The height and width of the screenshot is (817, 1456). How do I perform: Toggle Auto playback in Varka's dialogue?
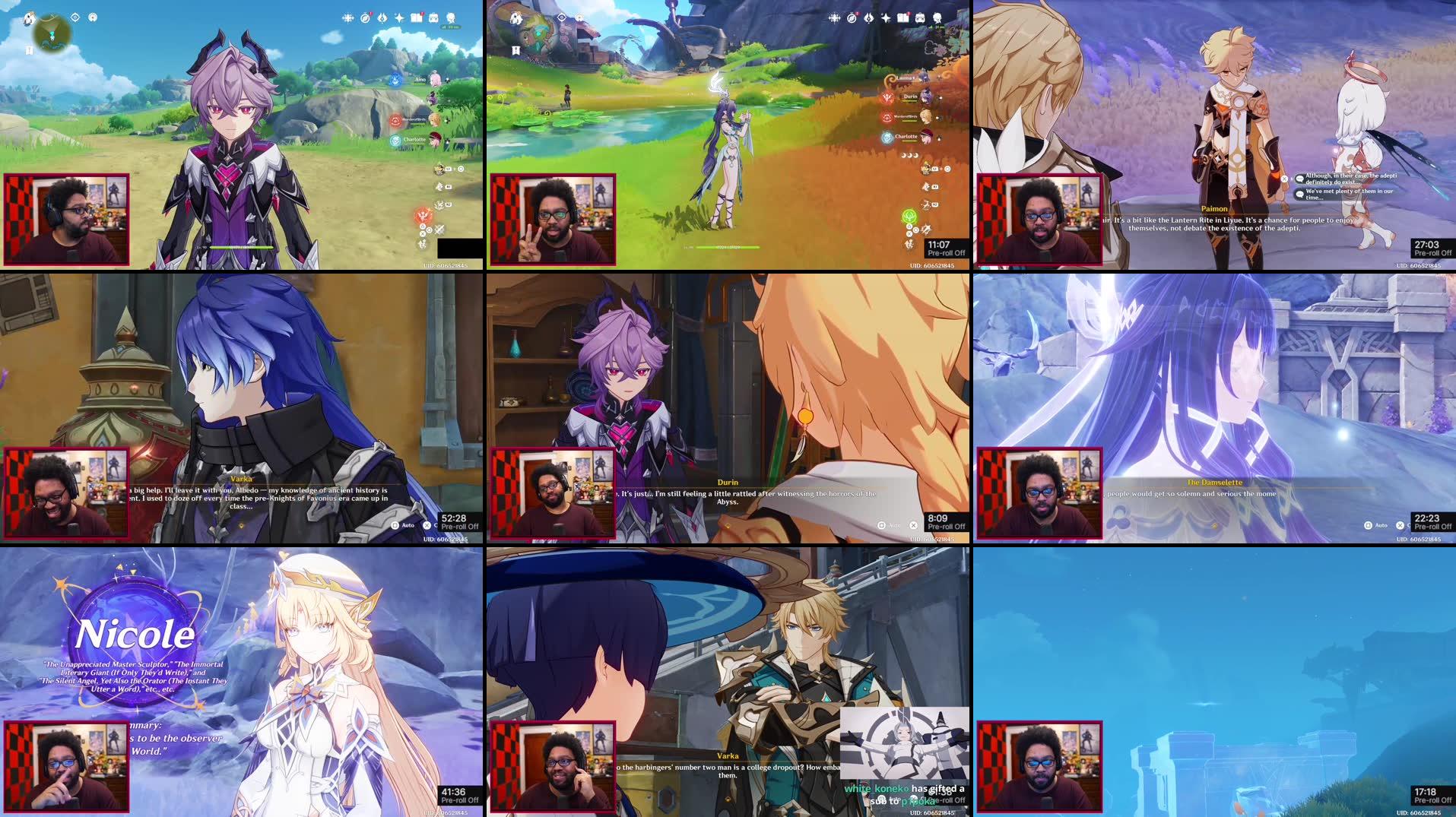coord(395,525)
